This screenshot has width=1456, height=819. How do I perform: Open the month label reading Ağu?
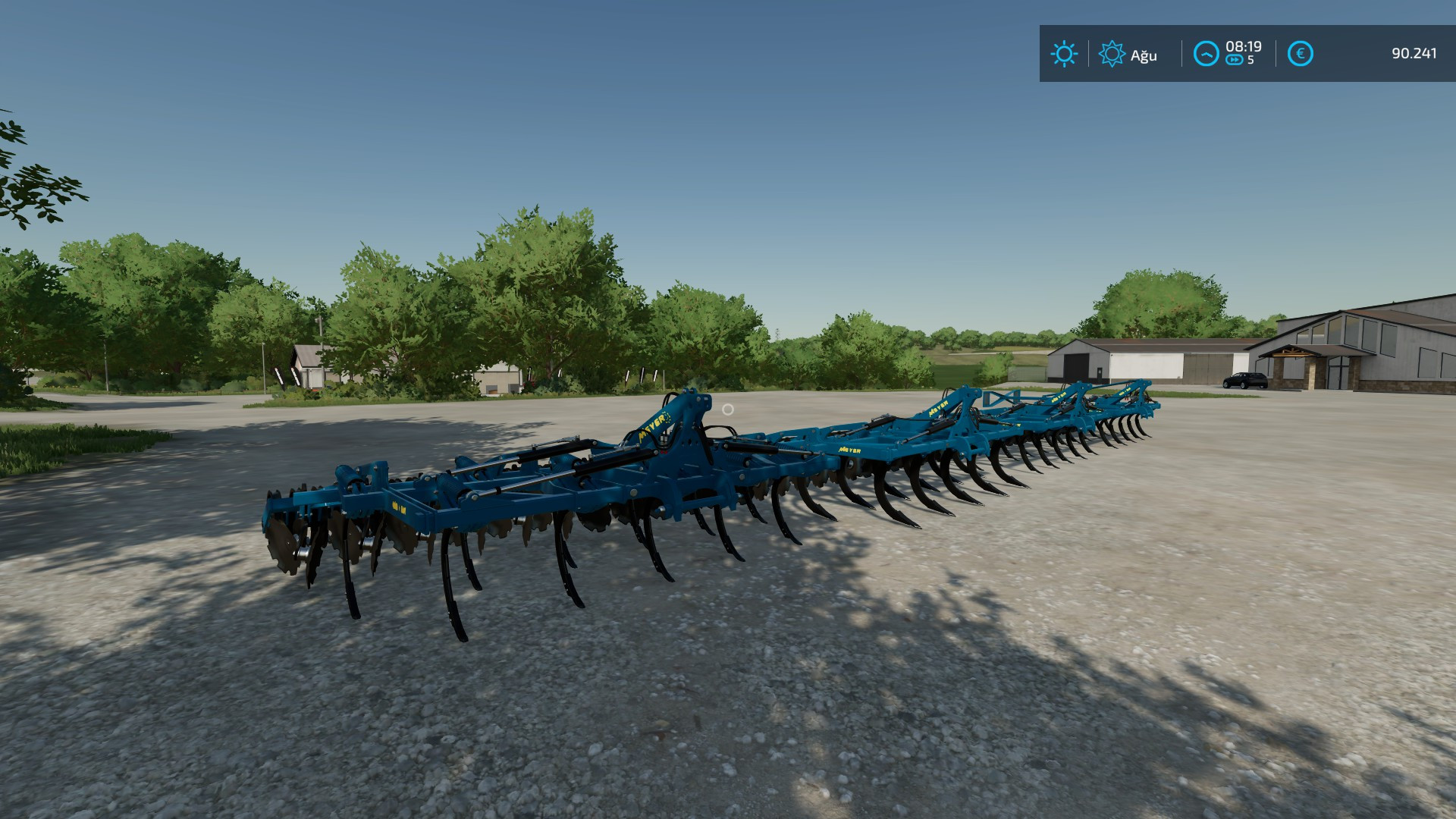click(x=1144, y=55)
